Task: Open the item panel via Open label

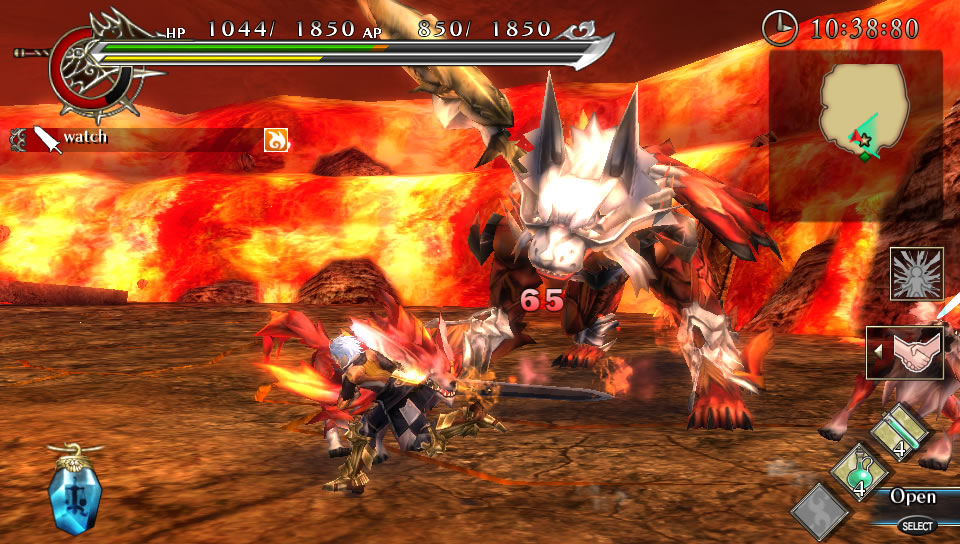Action: coord(913,497)
